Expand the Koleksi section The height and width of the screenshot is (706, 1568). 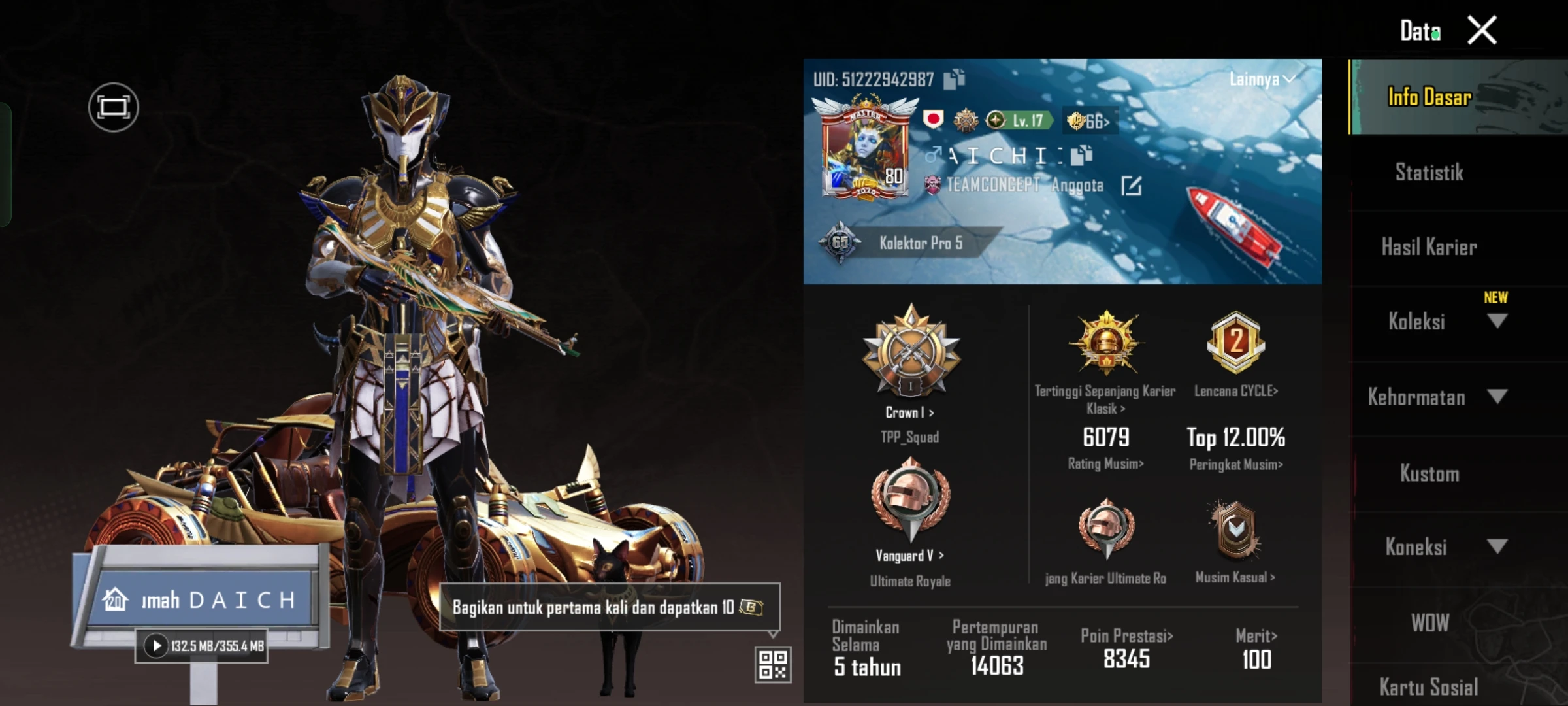[1496, 321]
